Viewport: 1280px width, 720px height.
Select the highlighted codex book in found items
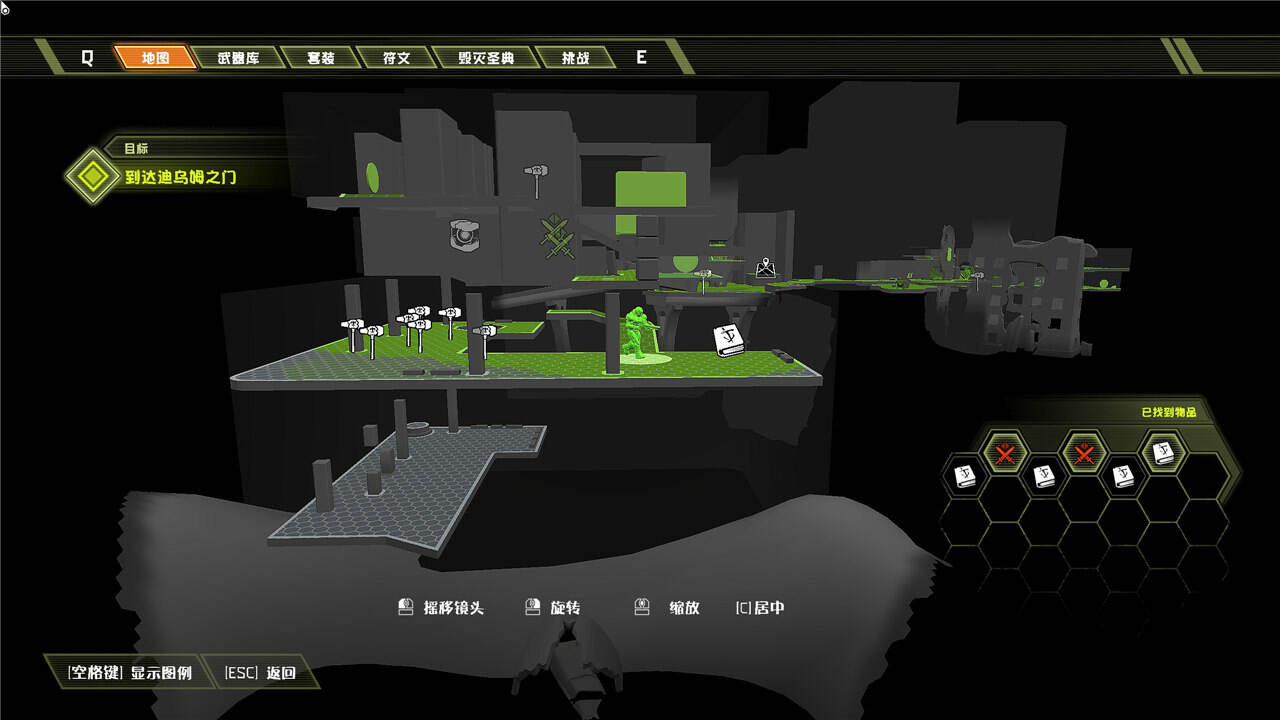[1163, 455]
